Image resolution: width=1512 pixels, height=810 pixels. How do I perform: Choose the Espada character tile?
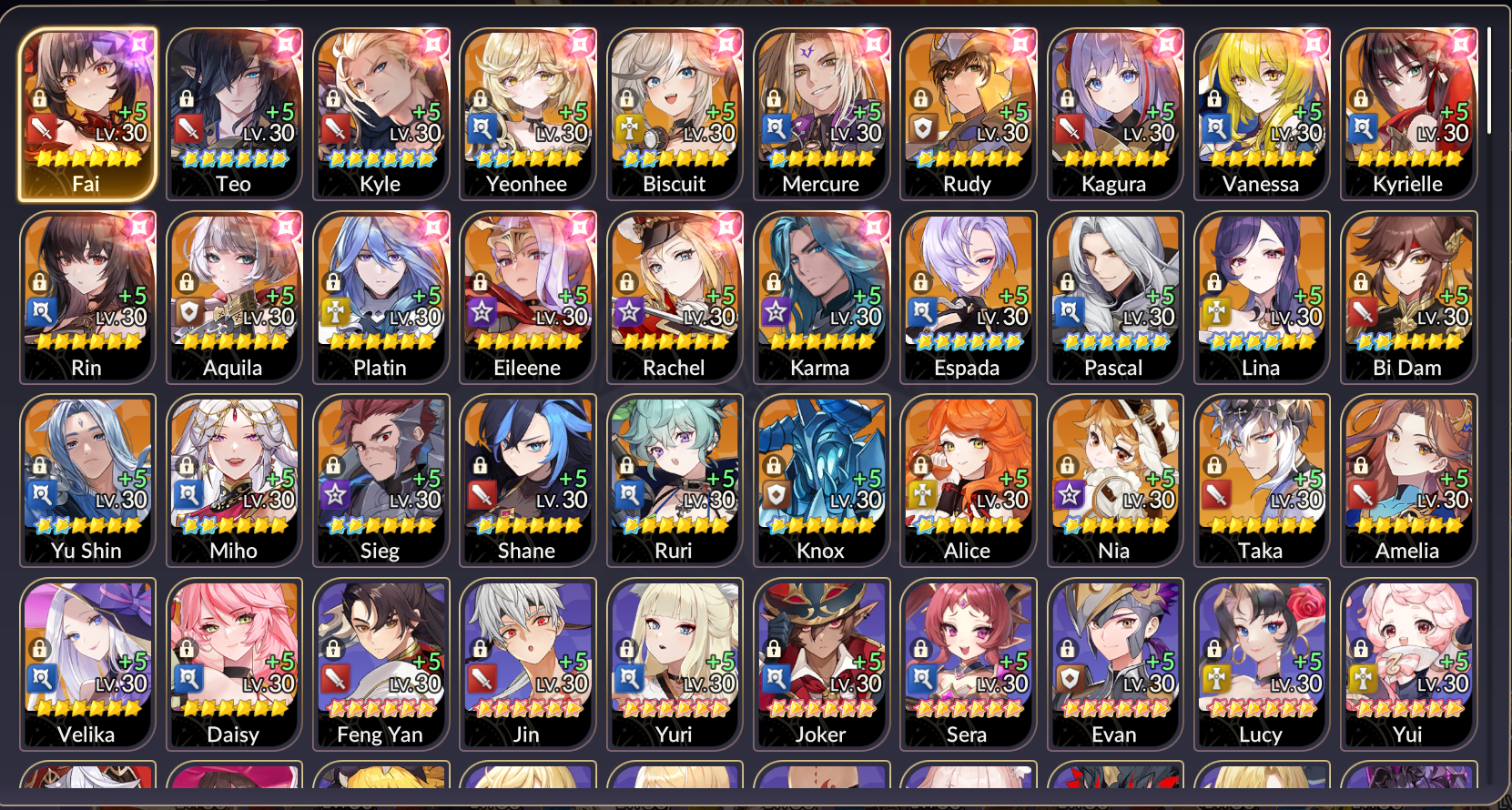[x=968, y=297]
